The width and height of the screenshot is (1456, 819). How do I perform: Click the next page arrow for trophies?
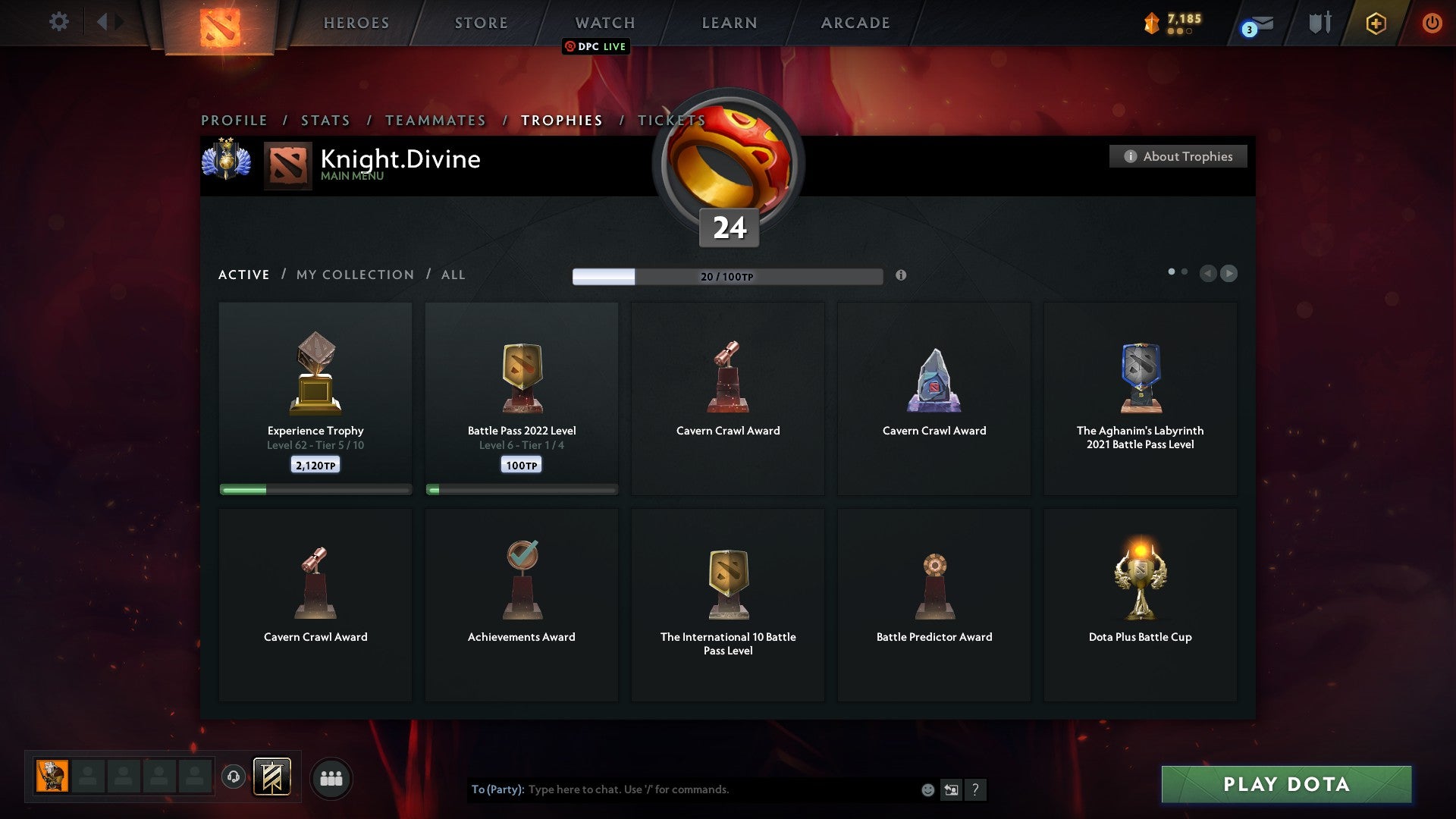(x=1229, y=274)
